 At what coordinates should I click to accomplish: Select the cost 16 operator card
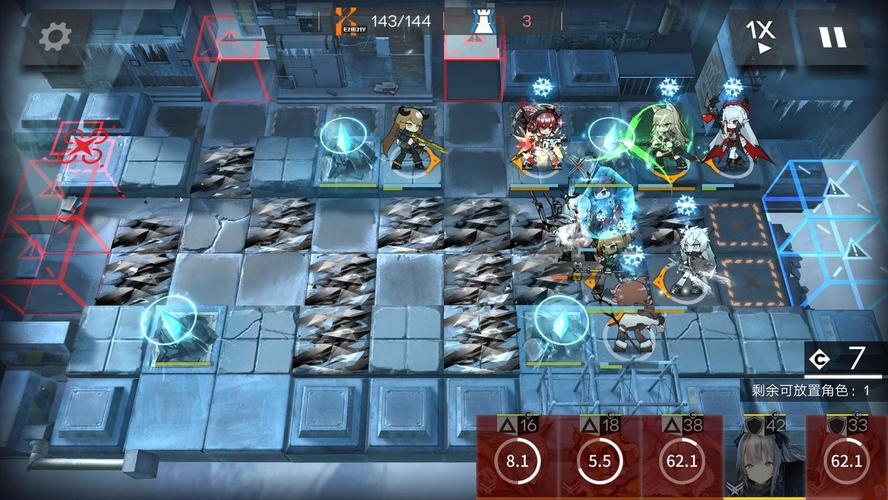pos(517,458)
